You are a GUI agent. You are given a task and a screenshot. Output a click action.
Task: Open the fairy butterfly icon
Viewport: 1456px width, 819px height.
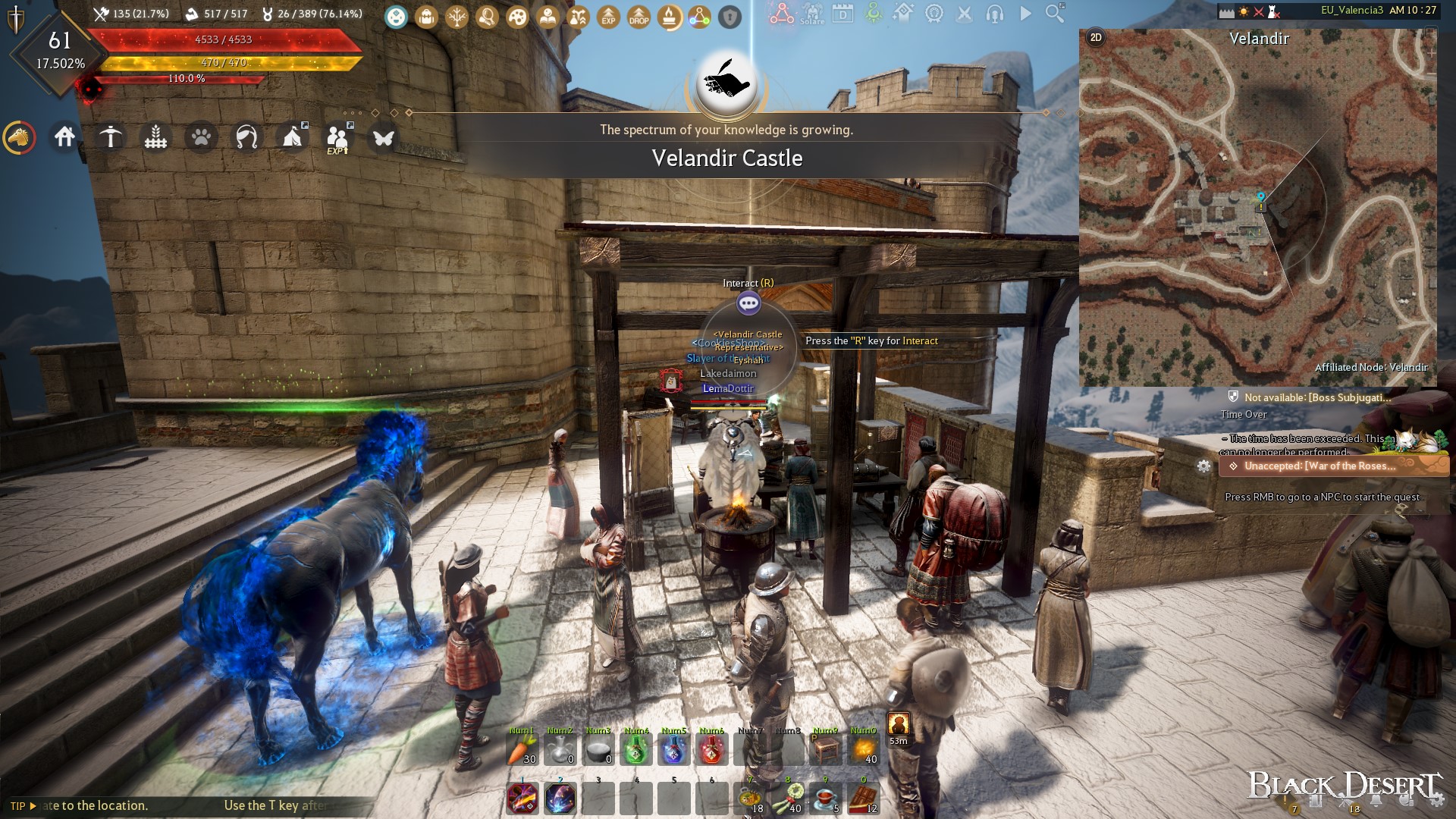(x=384, y=137)
